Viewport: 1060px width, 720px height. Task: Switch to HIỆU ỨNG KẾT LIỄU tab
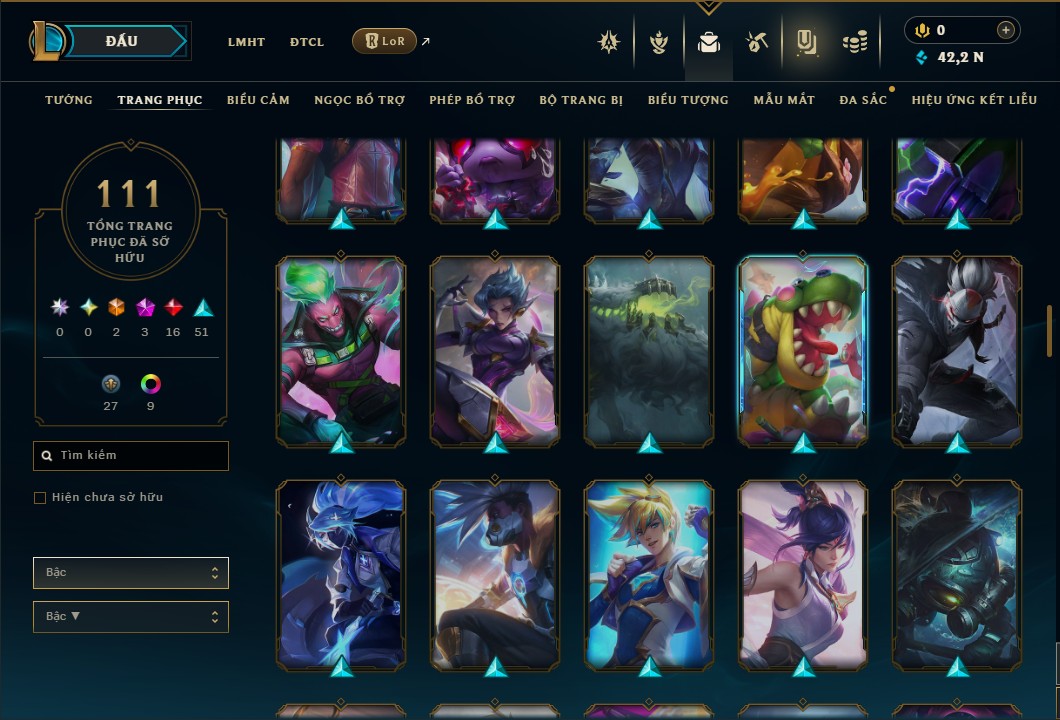[975, 100]
